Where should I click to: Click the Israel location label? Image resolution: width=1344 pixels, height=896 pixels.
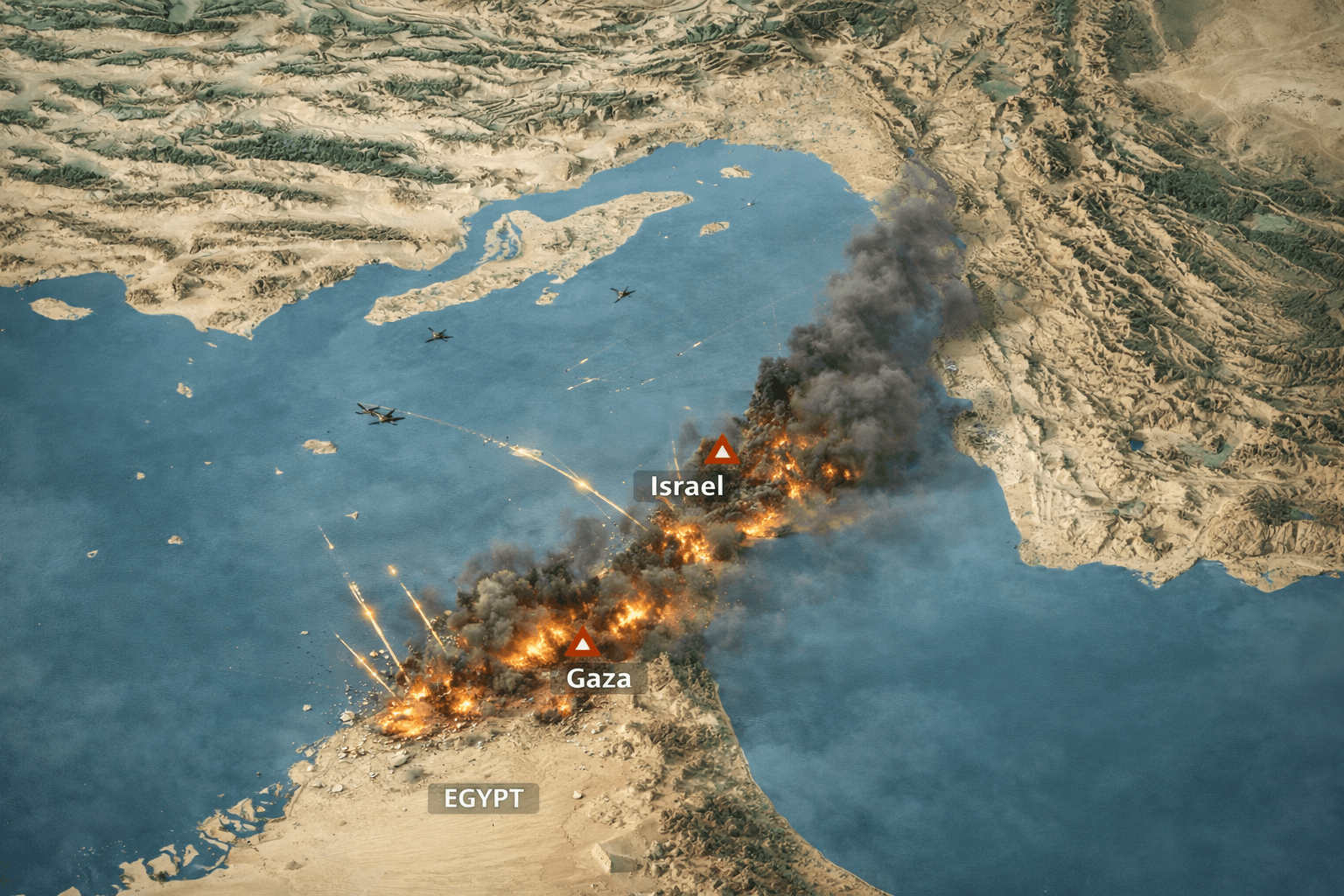click(x=687, y=486)
